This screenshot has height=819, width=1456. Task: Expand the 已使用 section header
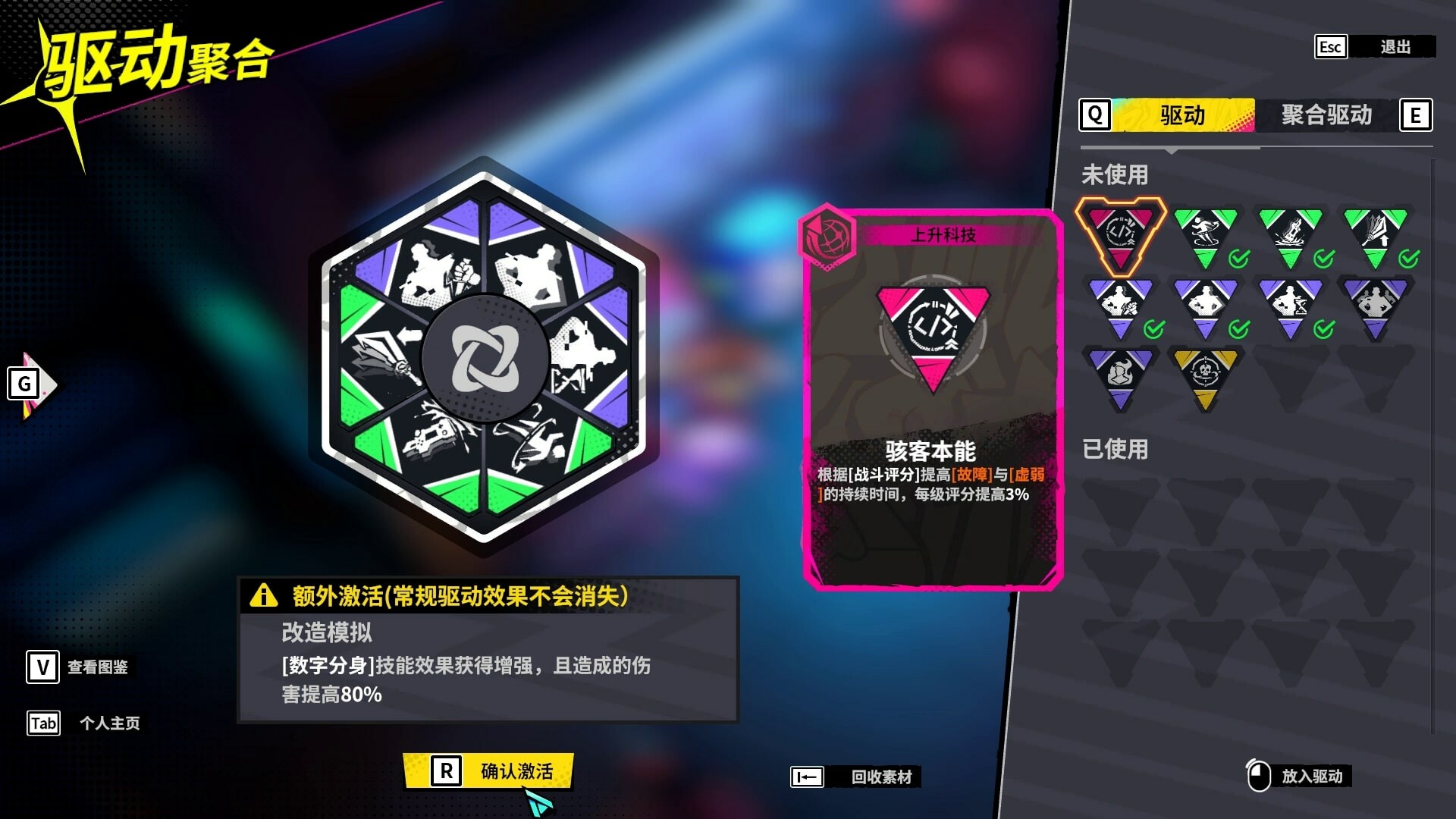pyautogui.click(x=1115, y=450)
